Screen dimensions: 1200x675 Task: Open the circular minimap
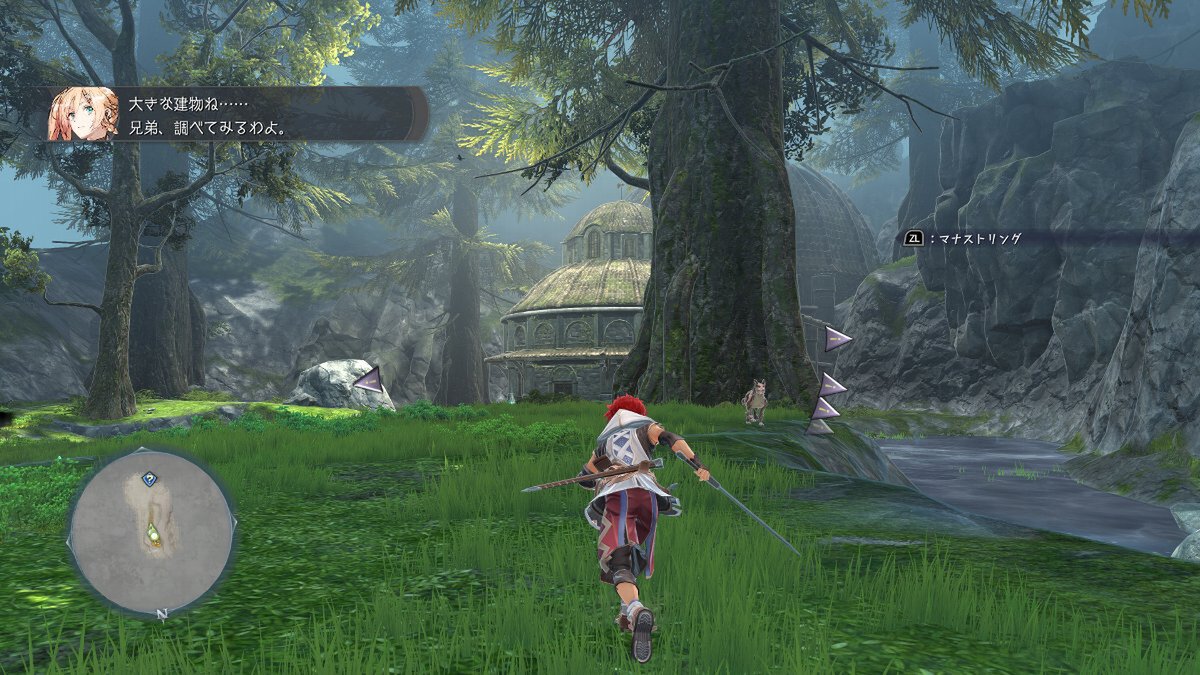(x=151, y=532)
